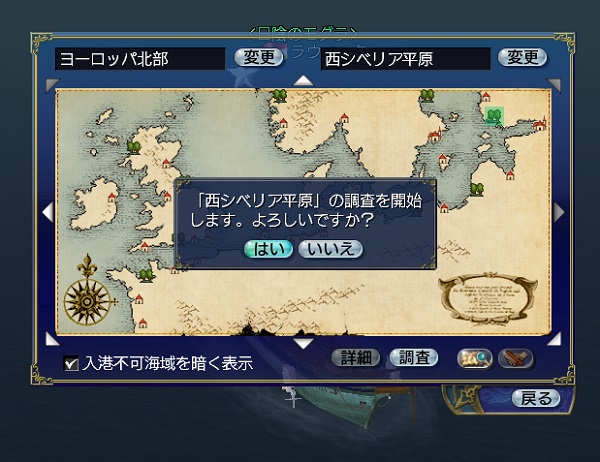Toggle 入港不可海域を暗く表示 checkbox
The height and width of the screenshot is (462, 600).
click(x=71, y=363)
